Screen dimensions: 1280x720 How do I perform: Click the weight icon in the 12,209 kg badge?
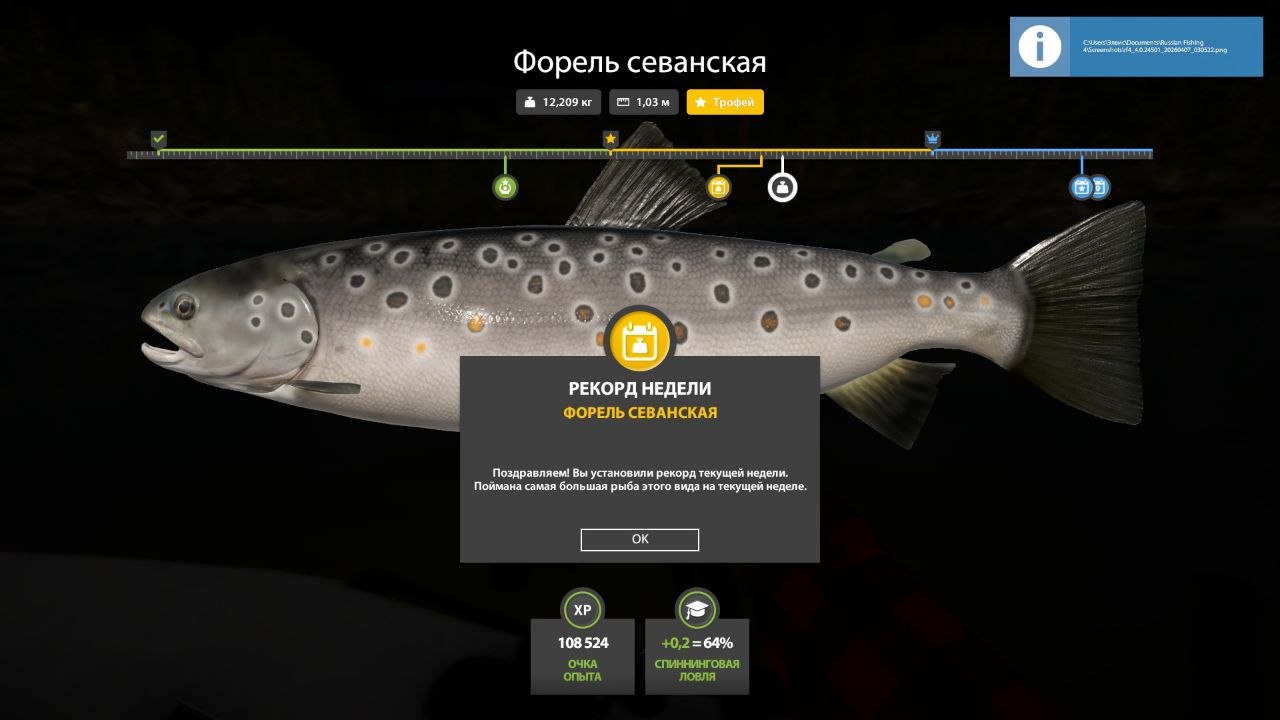[x=529, y=101]
